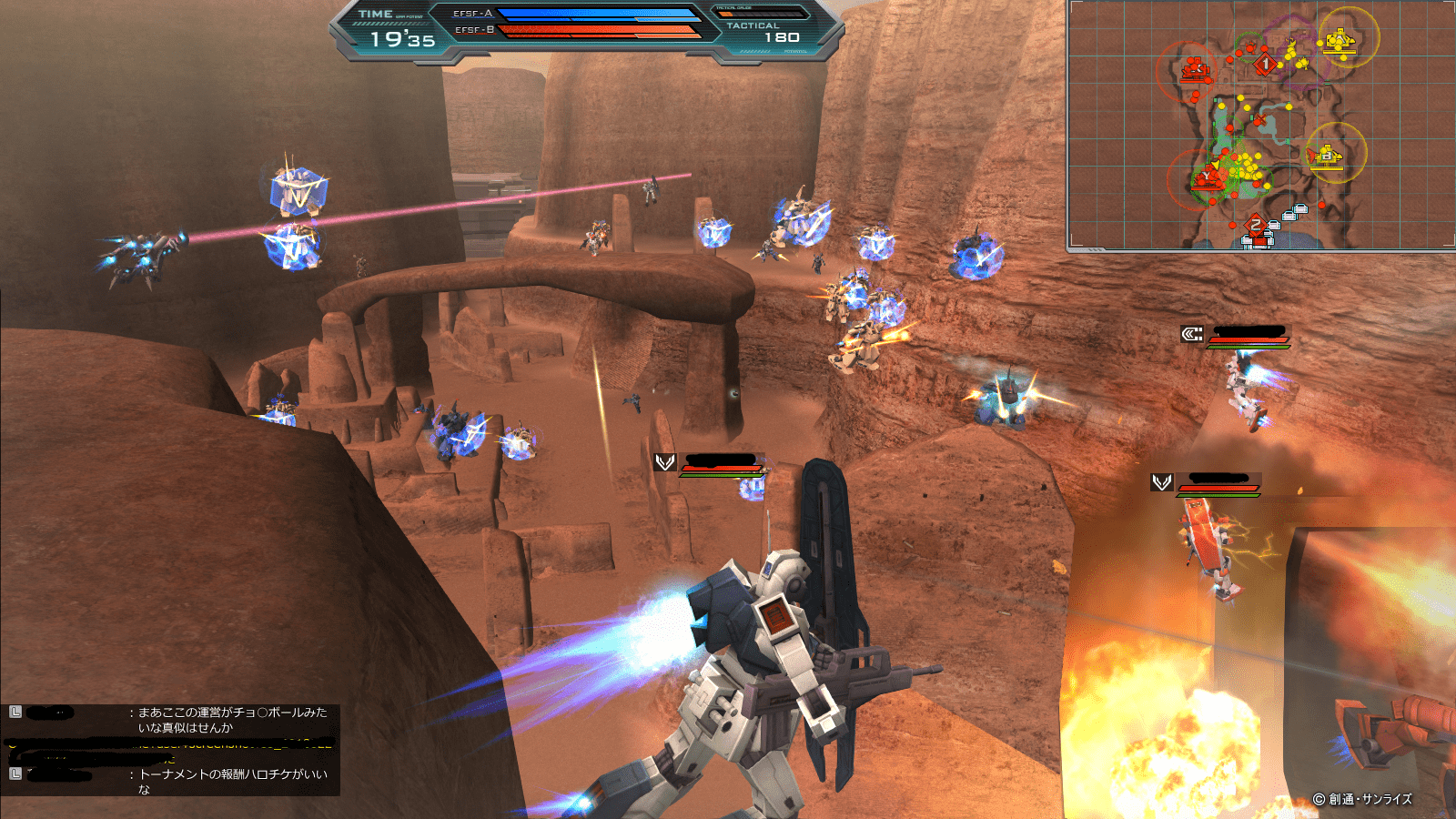Choose yellow base A on the minimap
Viewport: 1456px width, 819px height.
pos(1340,40)
